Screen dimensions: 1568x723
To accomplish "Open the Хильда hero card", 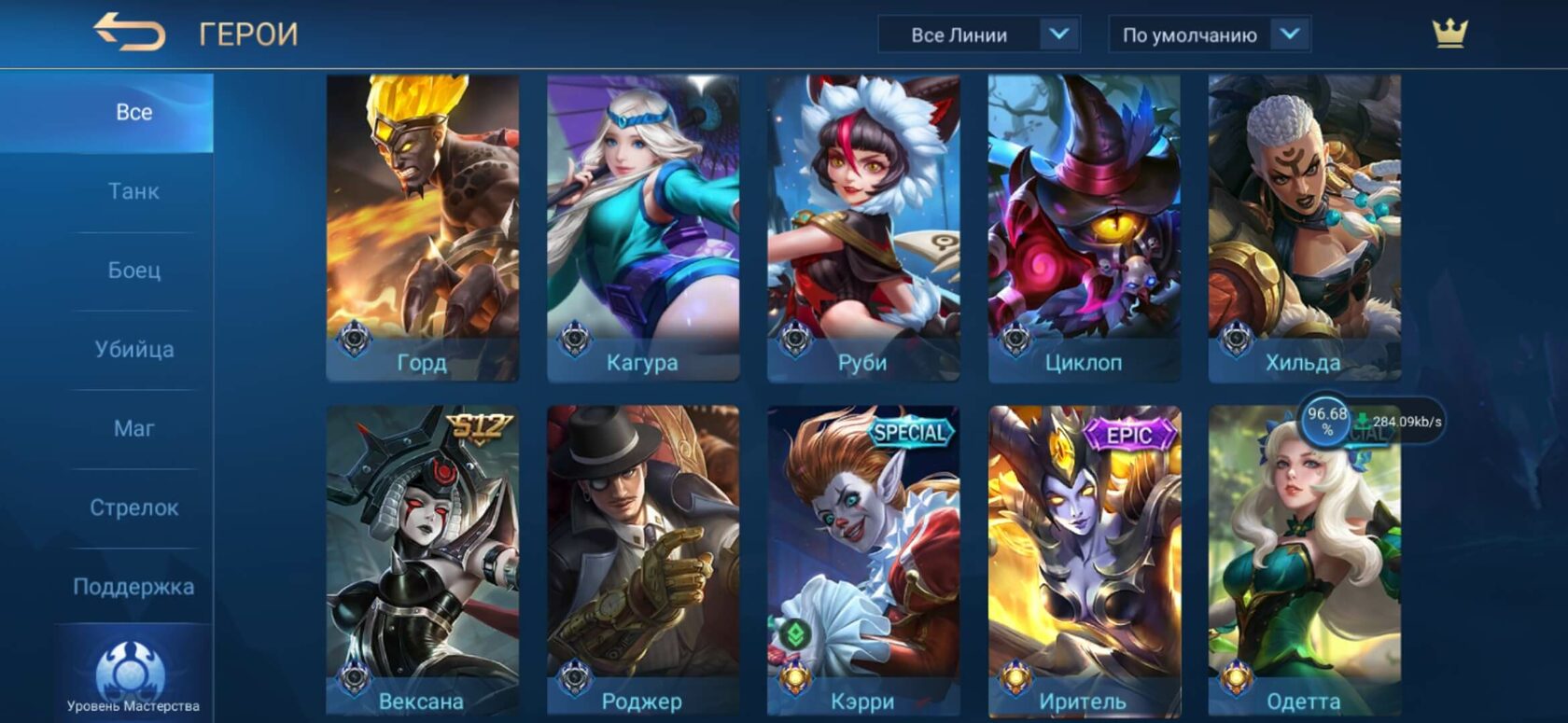I will click(1304, 228).
